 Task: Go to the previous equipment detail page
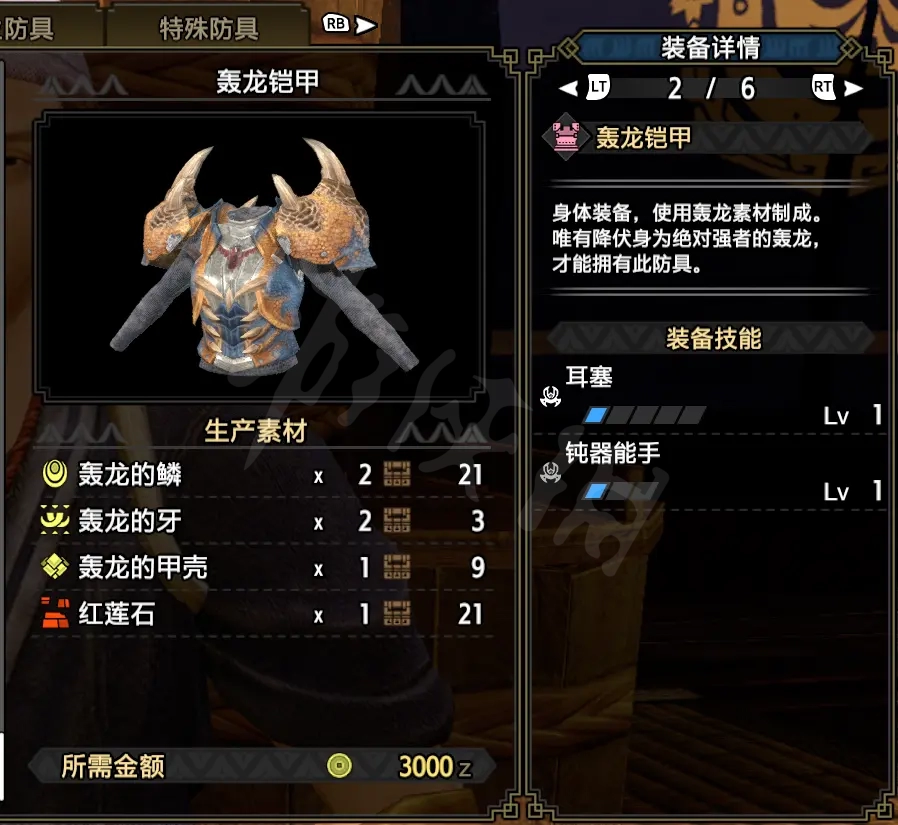pos(586,88)
